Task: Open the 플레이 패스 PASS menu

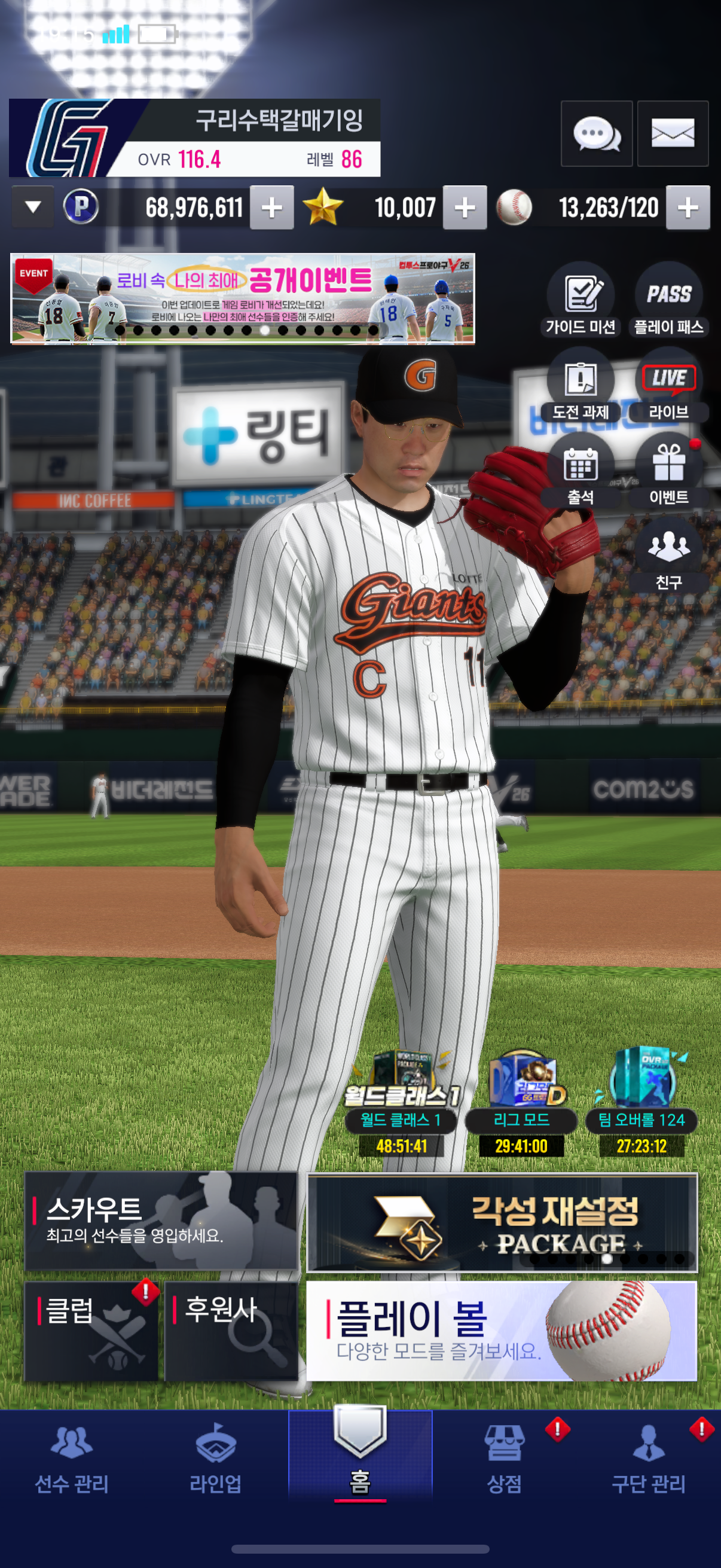Action: 668,300
